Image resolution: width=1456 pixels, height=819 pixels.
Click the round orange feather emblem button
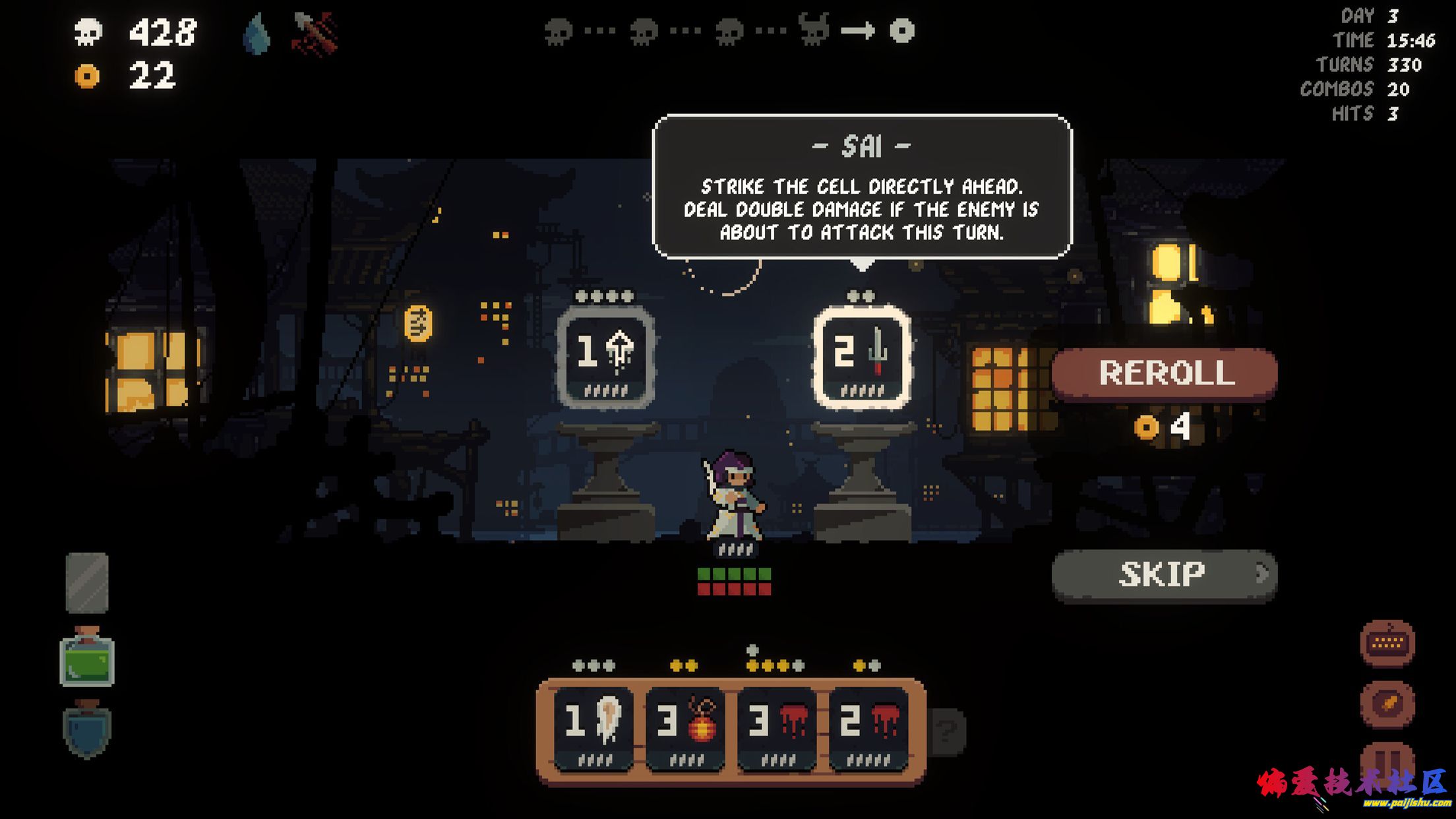[1387, 704]
